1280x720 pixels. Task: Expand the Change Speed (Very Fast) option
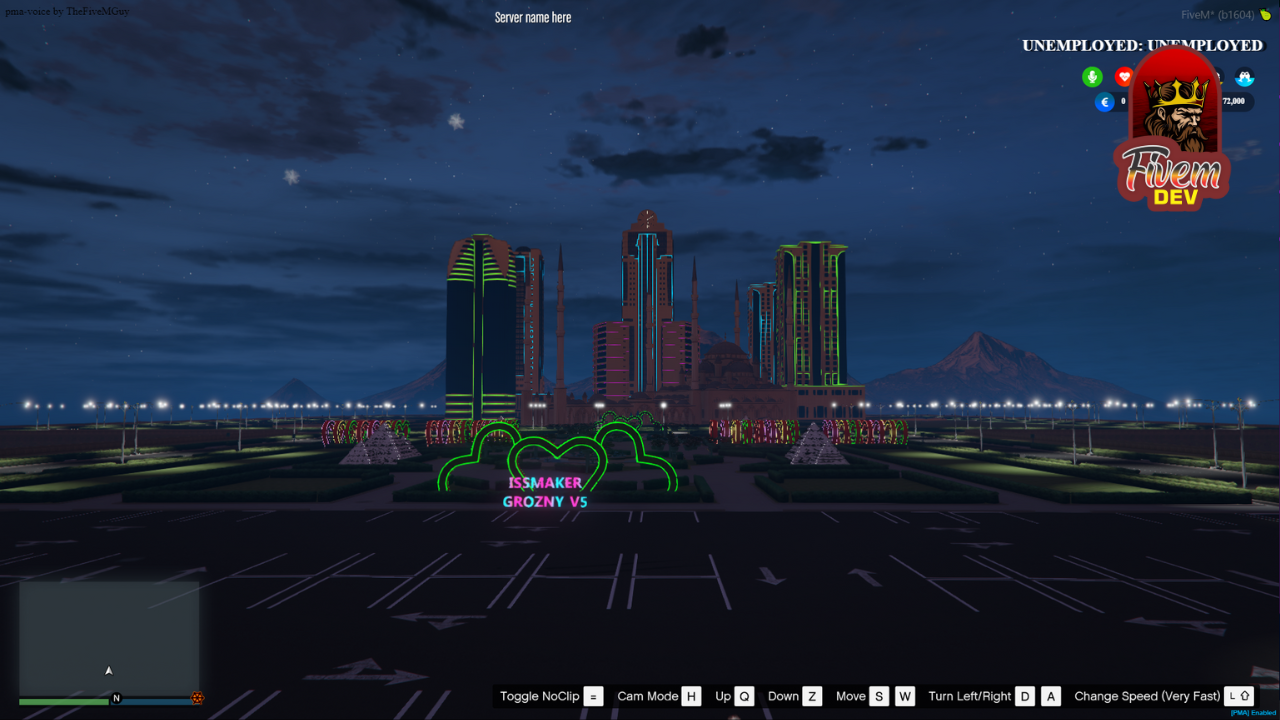pos(1148,696)
